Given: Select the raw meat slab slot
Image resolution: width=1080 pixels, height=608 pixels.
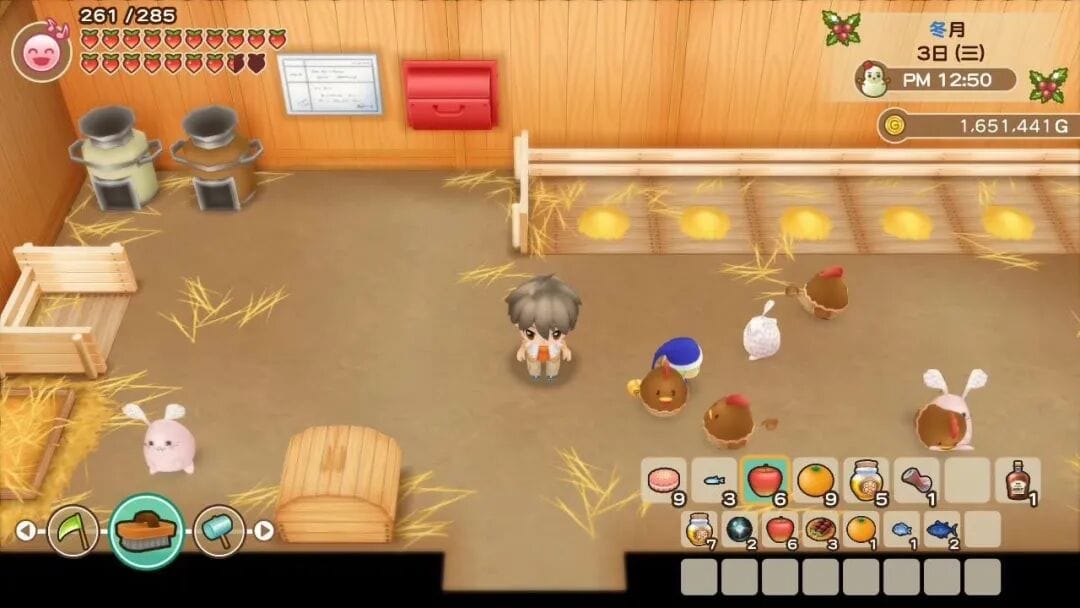Looking at the screenshot, I should coord(917,481).
